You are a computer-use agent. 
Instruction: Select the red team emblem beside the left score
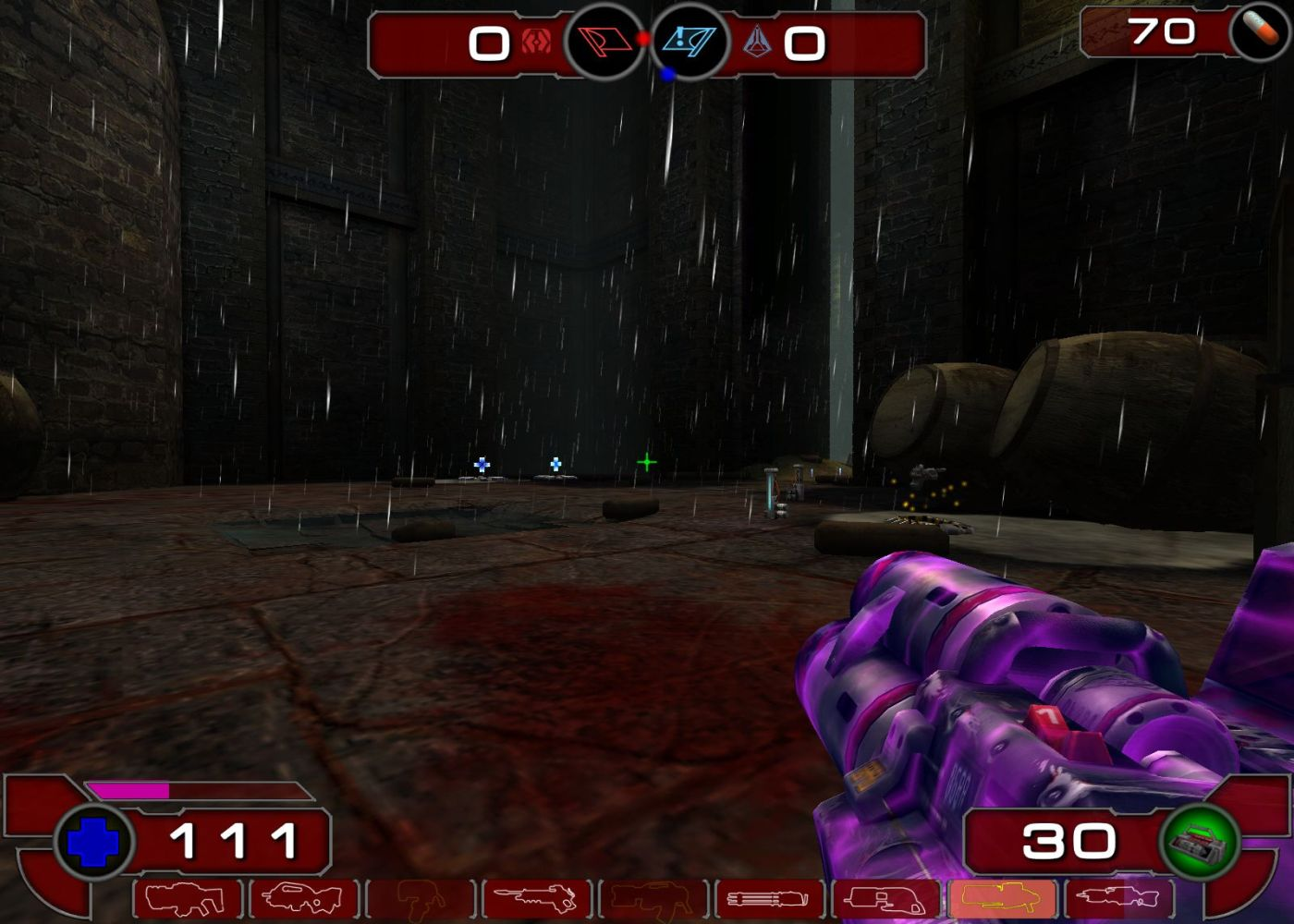(x=533, y=43)
